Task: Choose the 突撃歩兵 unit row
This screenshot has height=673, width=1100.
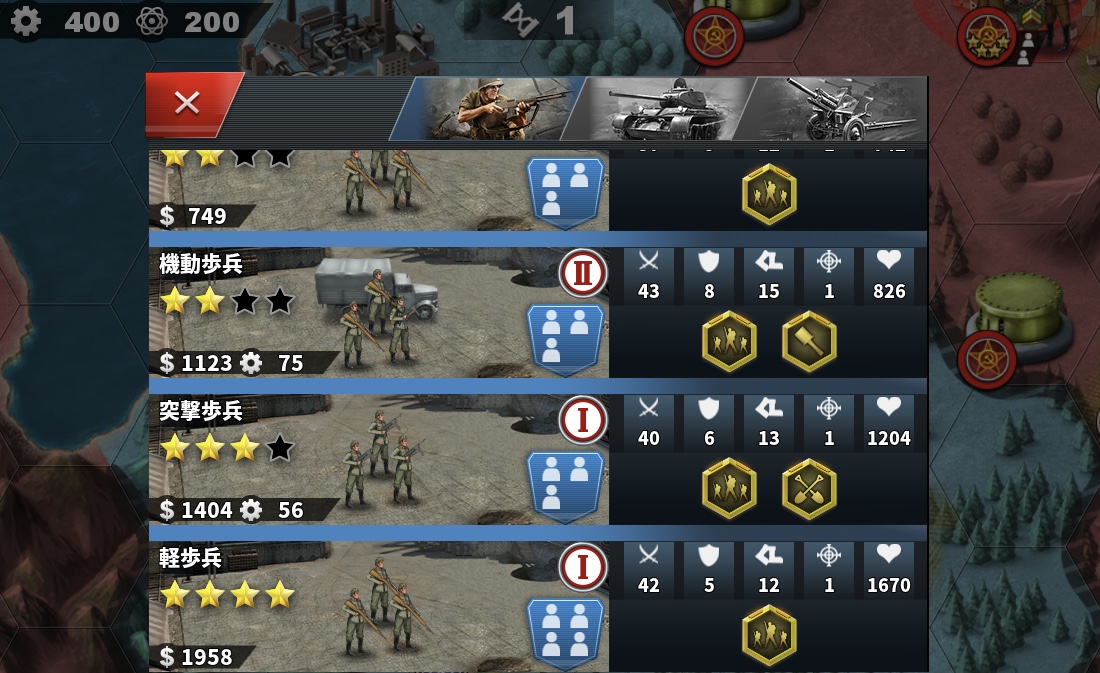Action: tap(378, 459)
